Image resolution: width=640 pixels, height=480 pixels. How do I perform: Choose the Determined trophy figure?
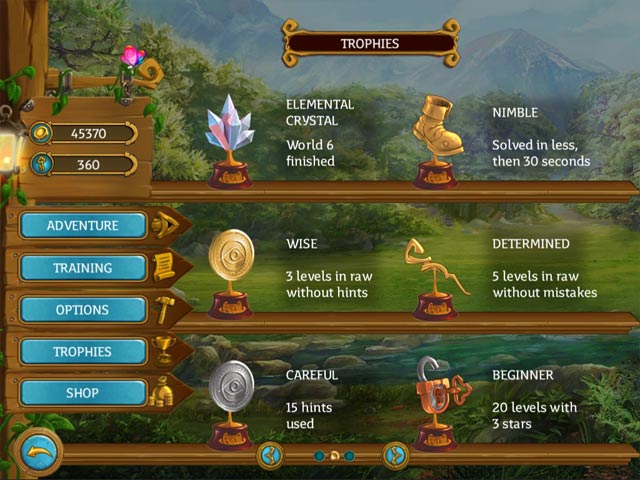point(435,275)
